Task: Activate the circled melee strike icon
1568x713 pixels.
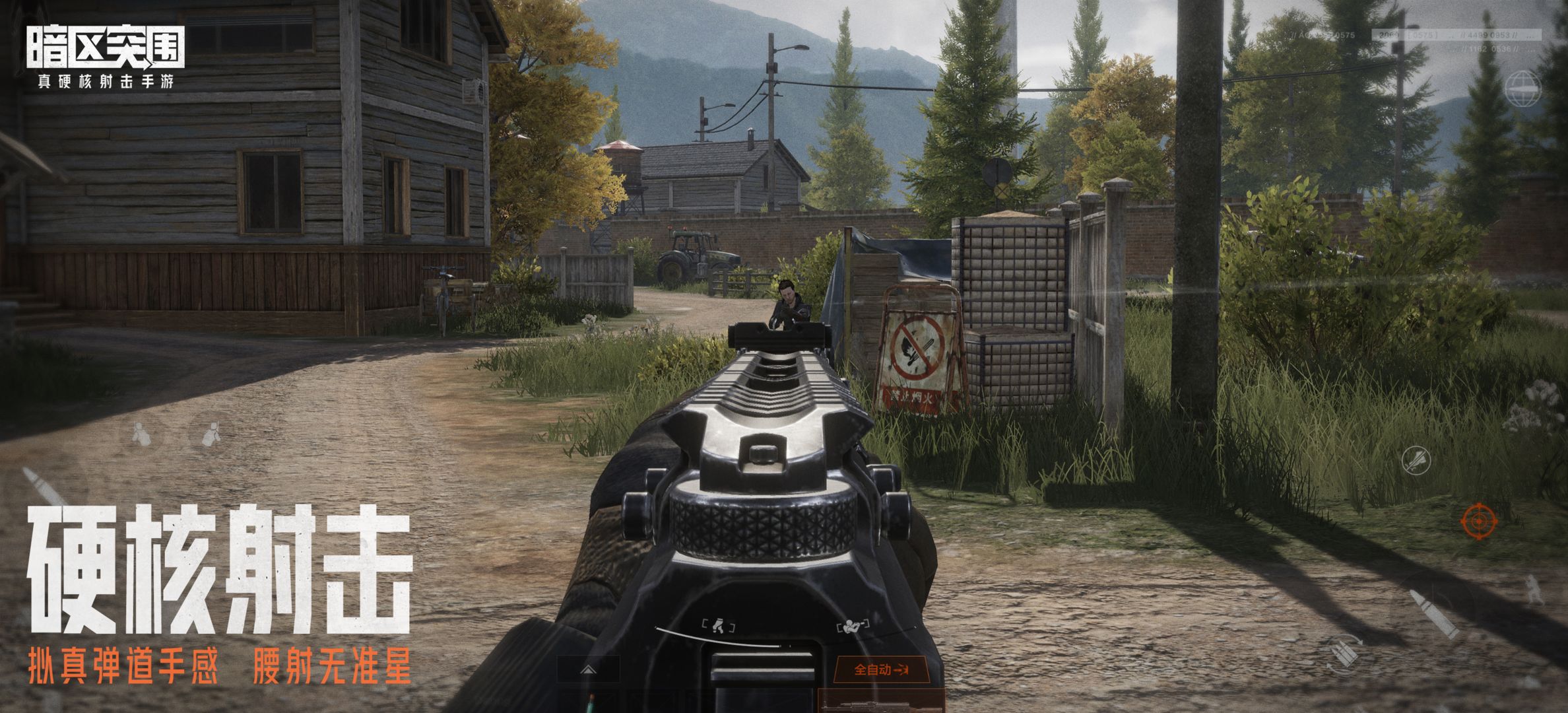Action: [1415, 459]
